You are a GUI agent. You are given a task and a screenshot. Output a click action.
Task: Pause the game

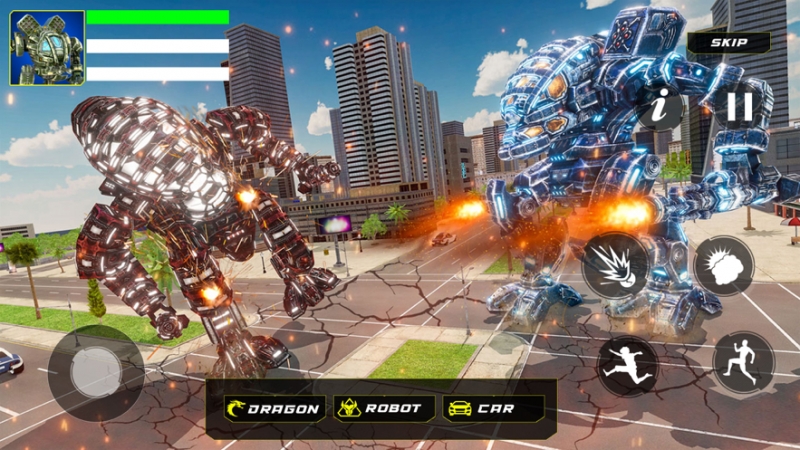740,105
